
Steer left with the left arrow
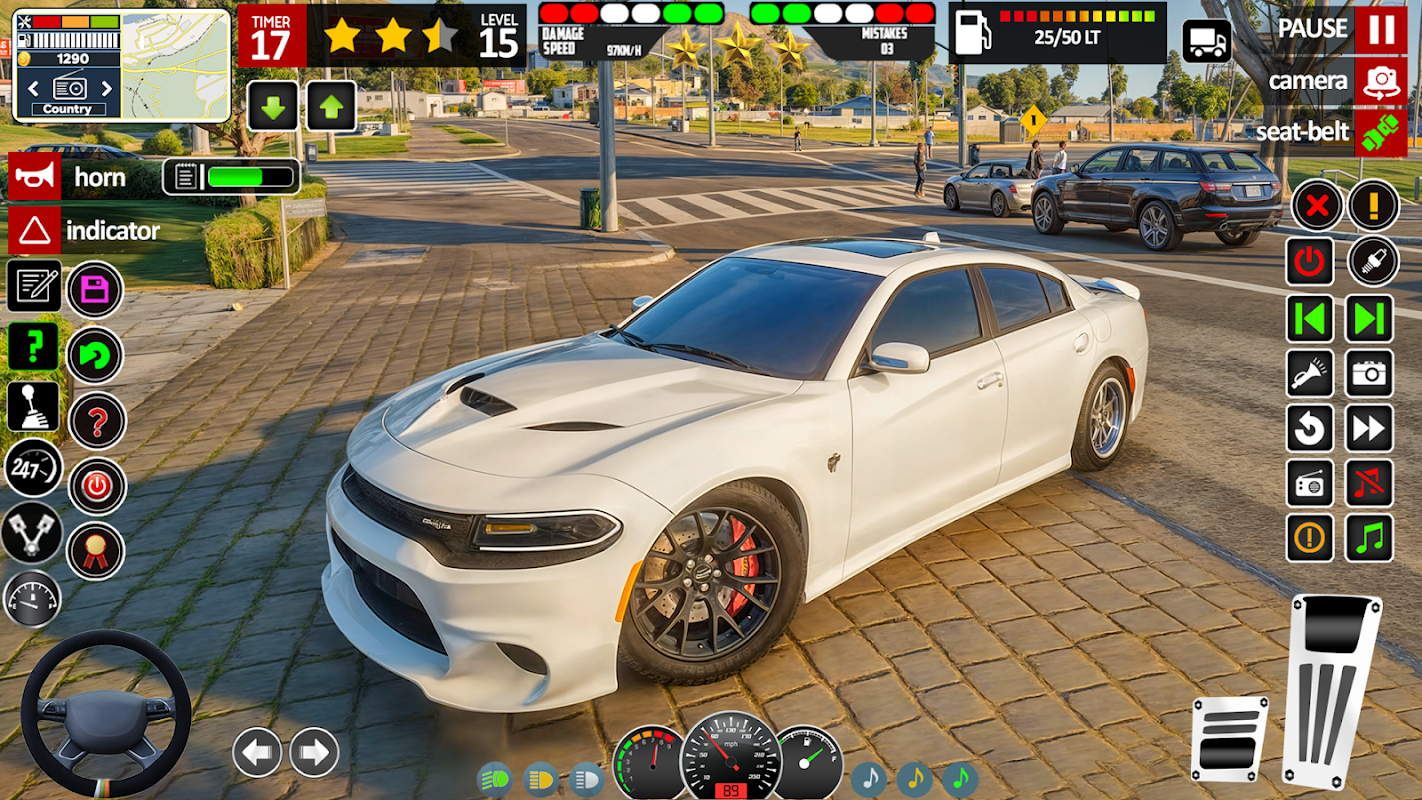(257, 752)
